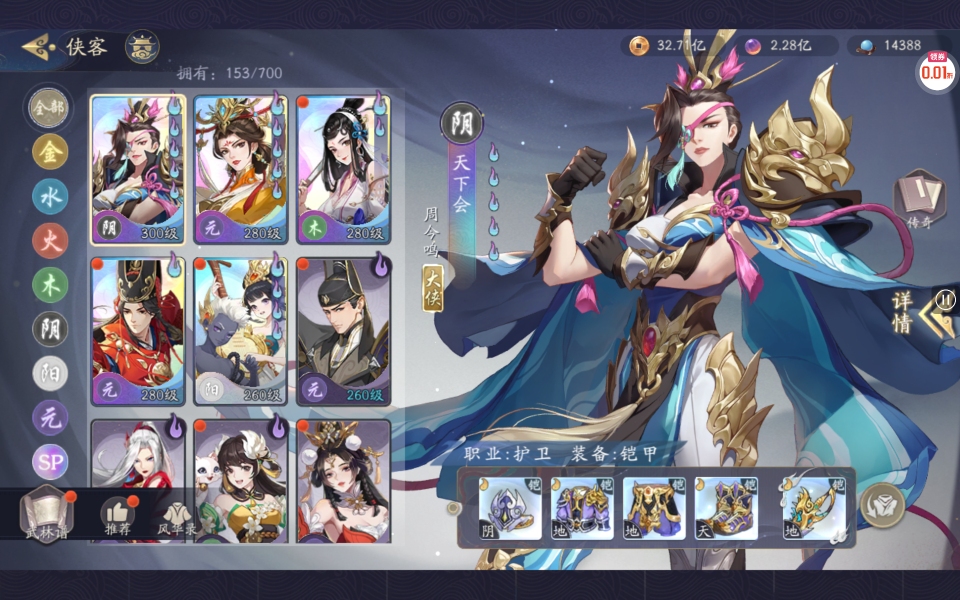This screenshot has width=960, height=600.
Task: Open the 推荐 thumbs-up button
Action: [118, 516]
